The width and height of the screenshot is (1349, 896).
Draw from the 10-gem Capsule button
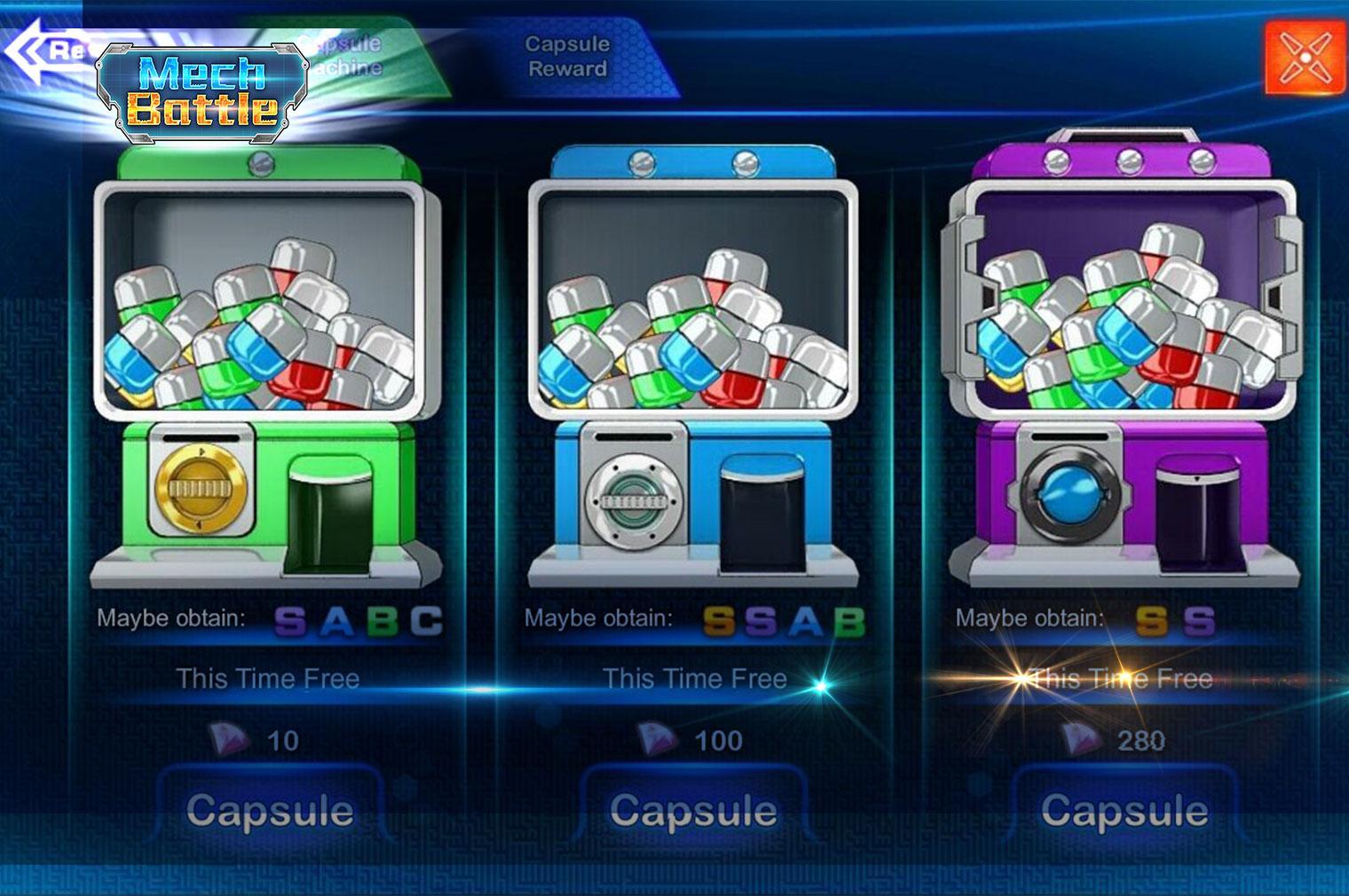[270, 811]
